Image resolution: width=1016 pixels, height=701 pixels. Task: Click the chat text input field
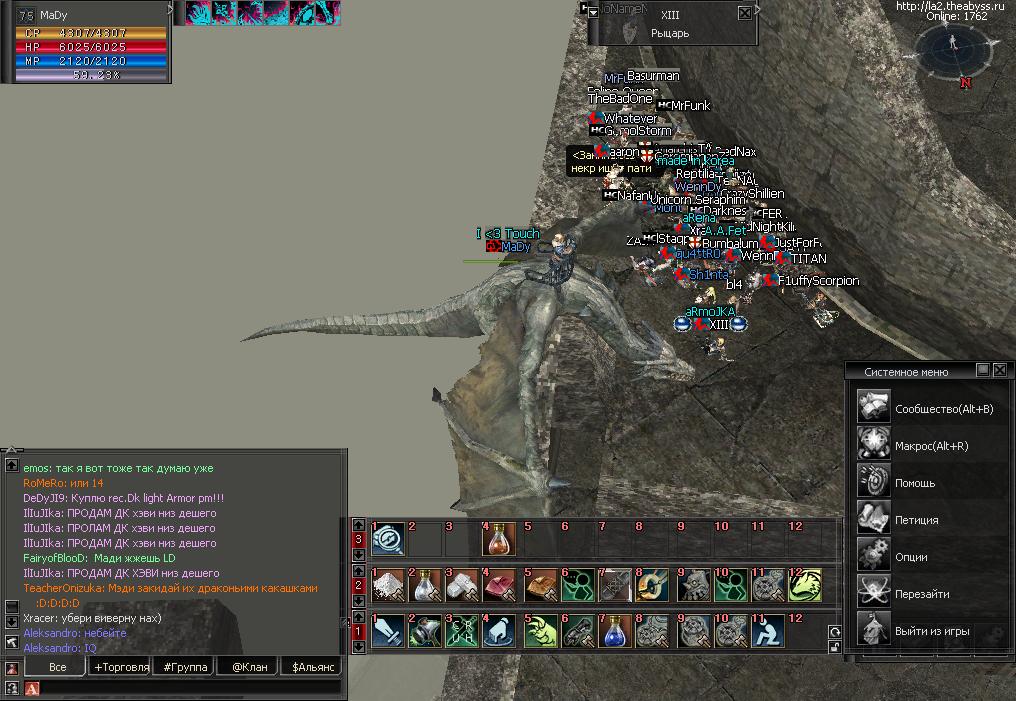190,688
